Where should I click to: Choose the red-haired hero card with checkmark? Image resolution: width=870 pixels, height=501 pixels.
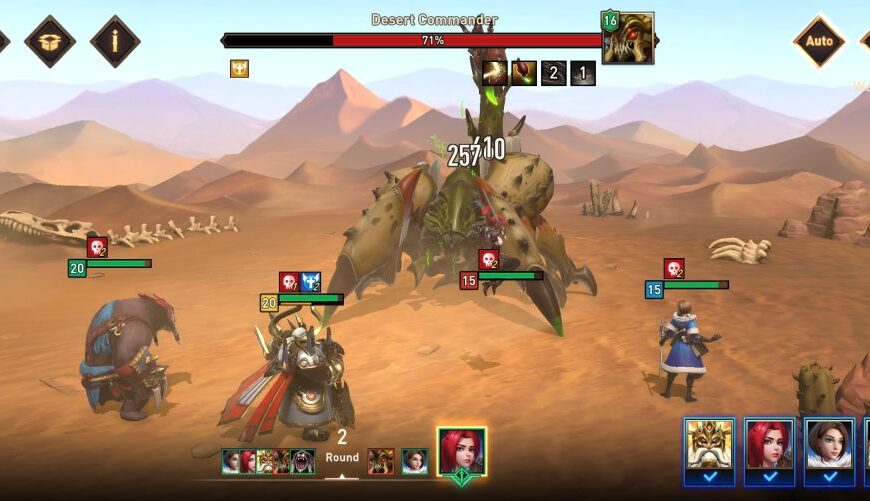coord(769,445)
